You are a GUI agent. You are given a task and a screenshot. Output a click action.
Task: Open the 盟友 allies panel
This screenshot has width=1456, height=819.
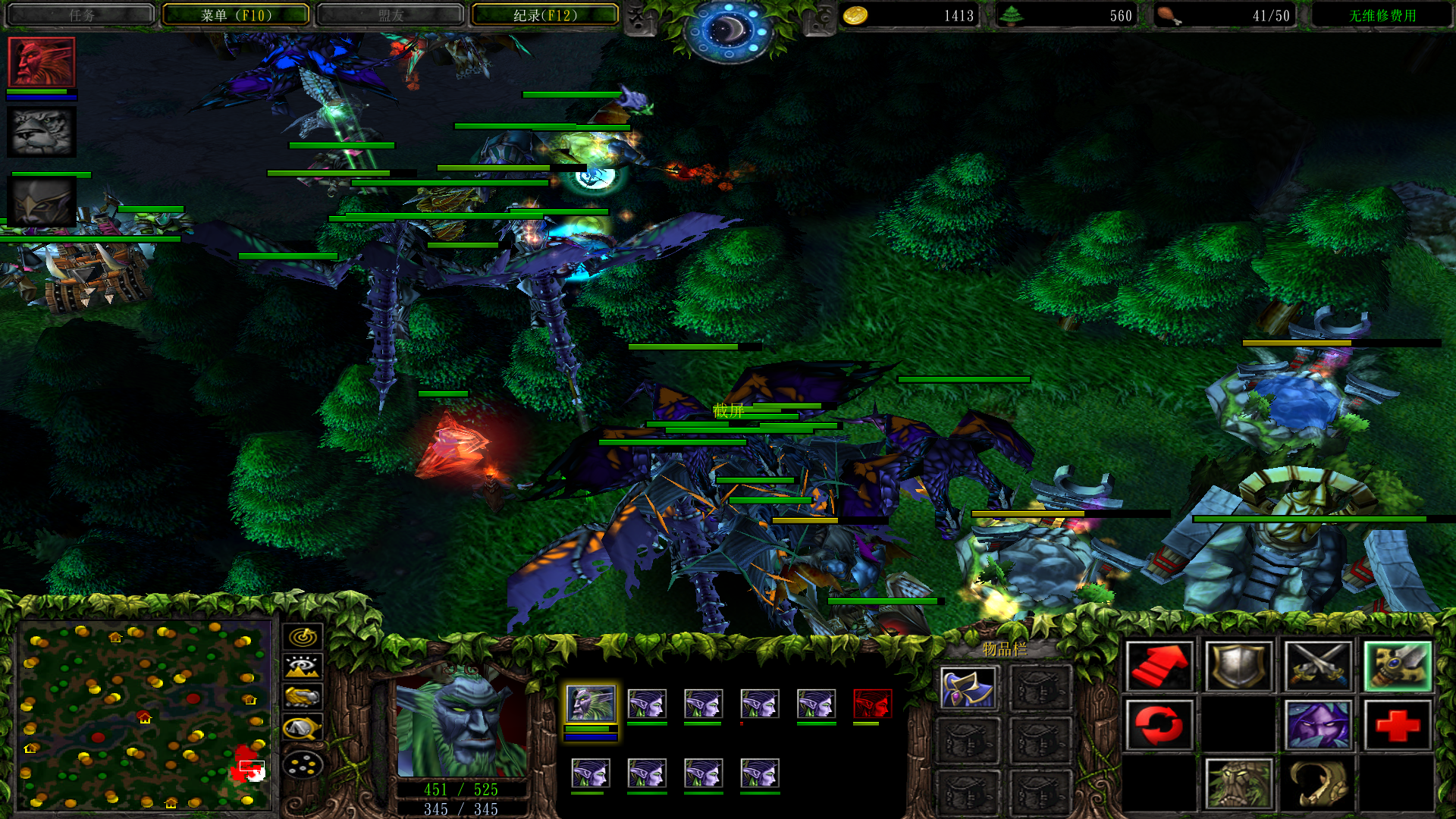391,15
